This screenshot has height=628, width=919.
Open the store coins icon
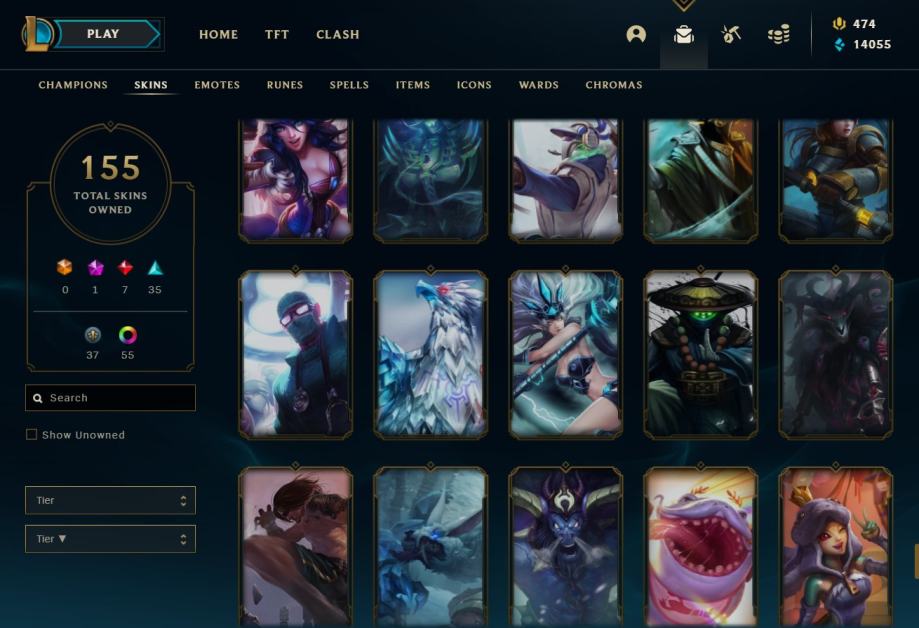point(779,34)
